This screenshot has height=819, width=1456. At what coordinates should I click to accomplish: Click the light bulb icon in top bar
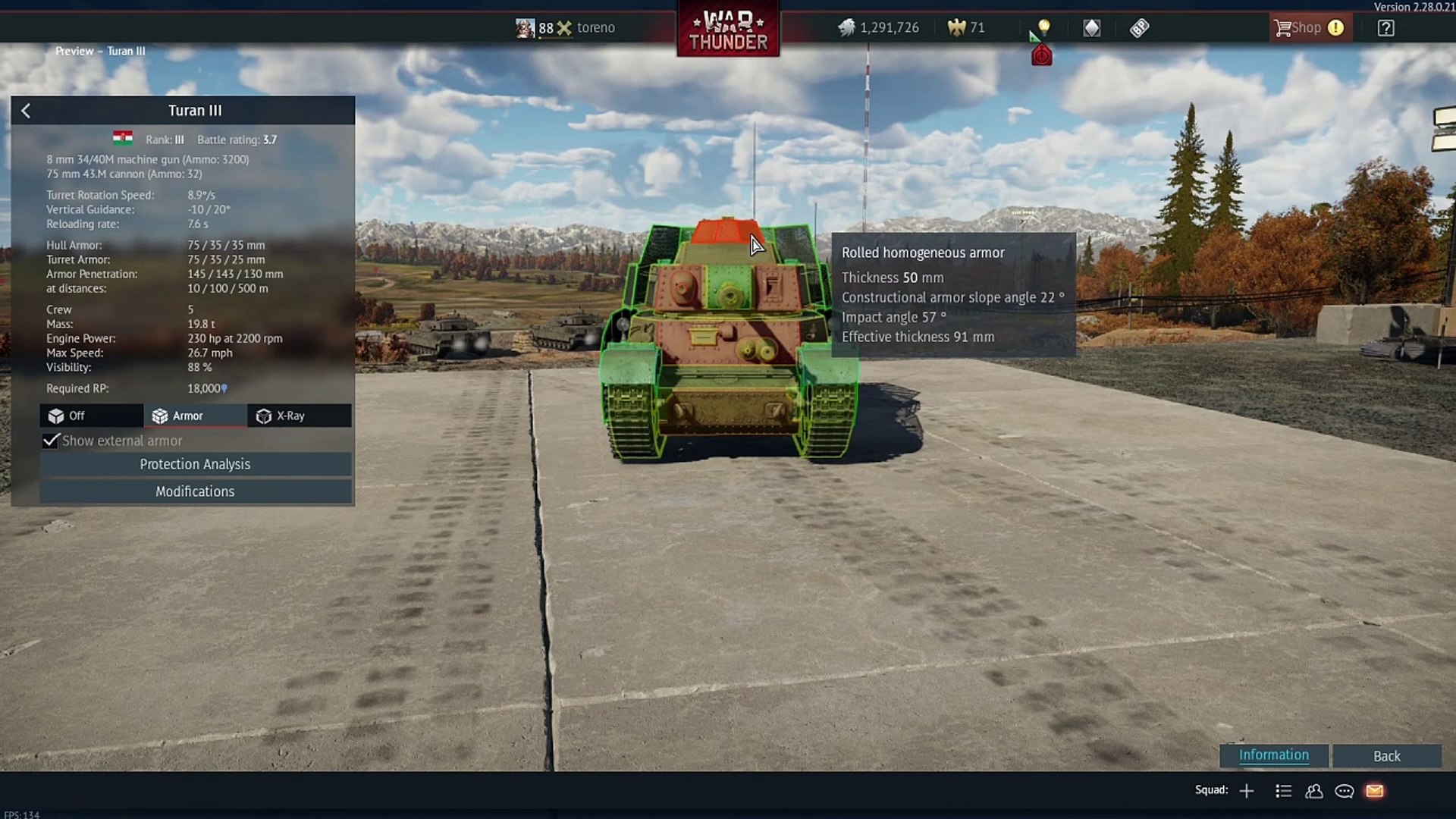pos(1044,28)
